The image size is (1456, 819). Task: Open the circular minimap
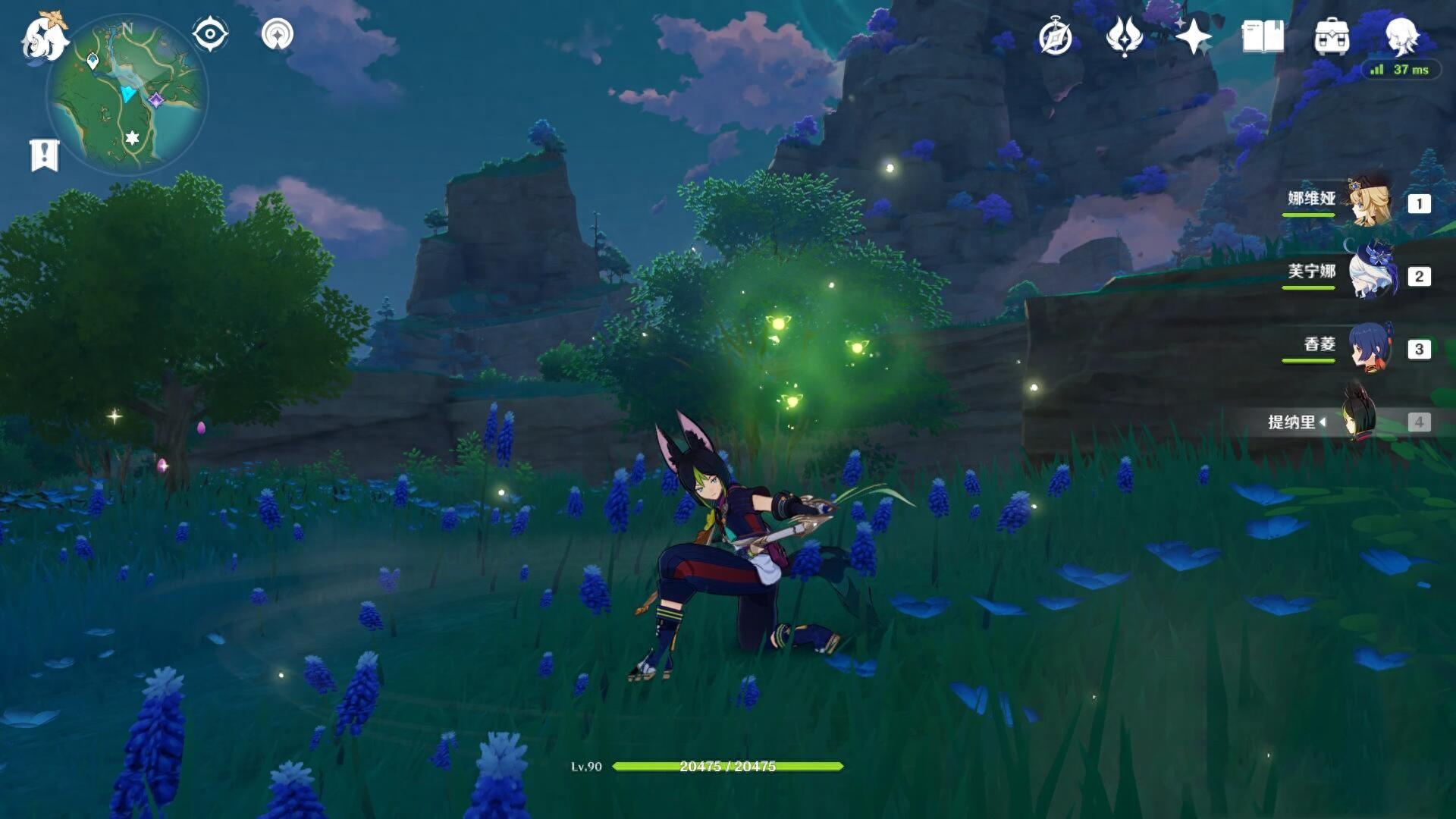pos(127,94)
